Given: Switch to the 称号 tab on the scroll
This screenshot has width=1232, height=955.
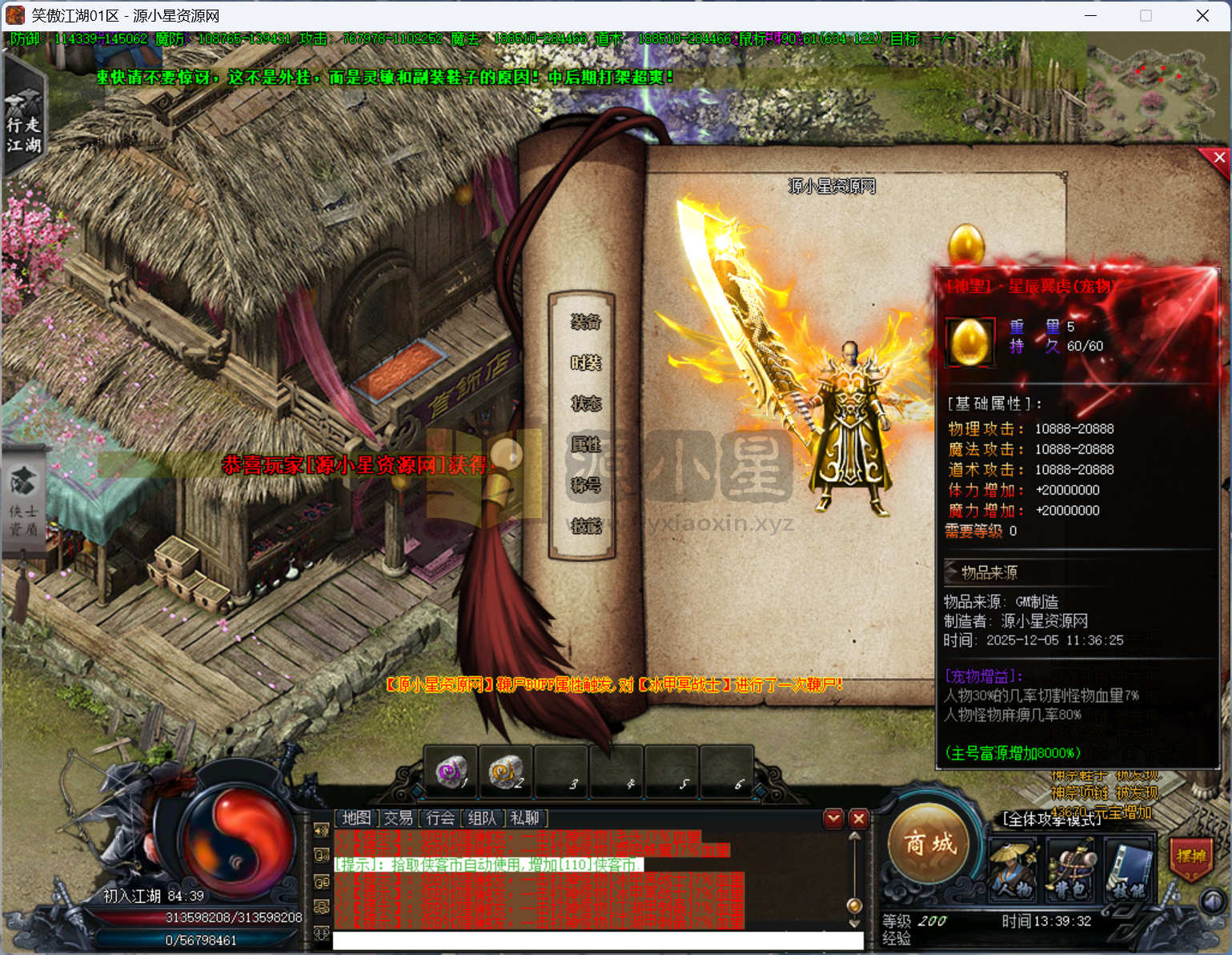Looking at the screenshot, I should [585, 485].
